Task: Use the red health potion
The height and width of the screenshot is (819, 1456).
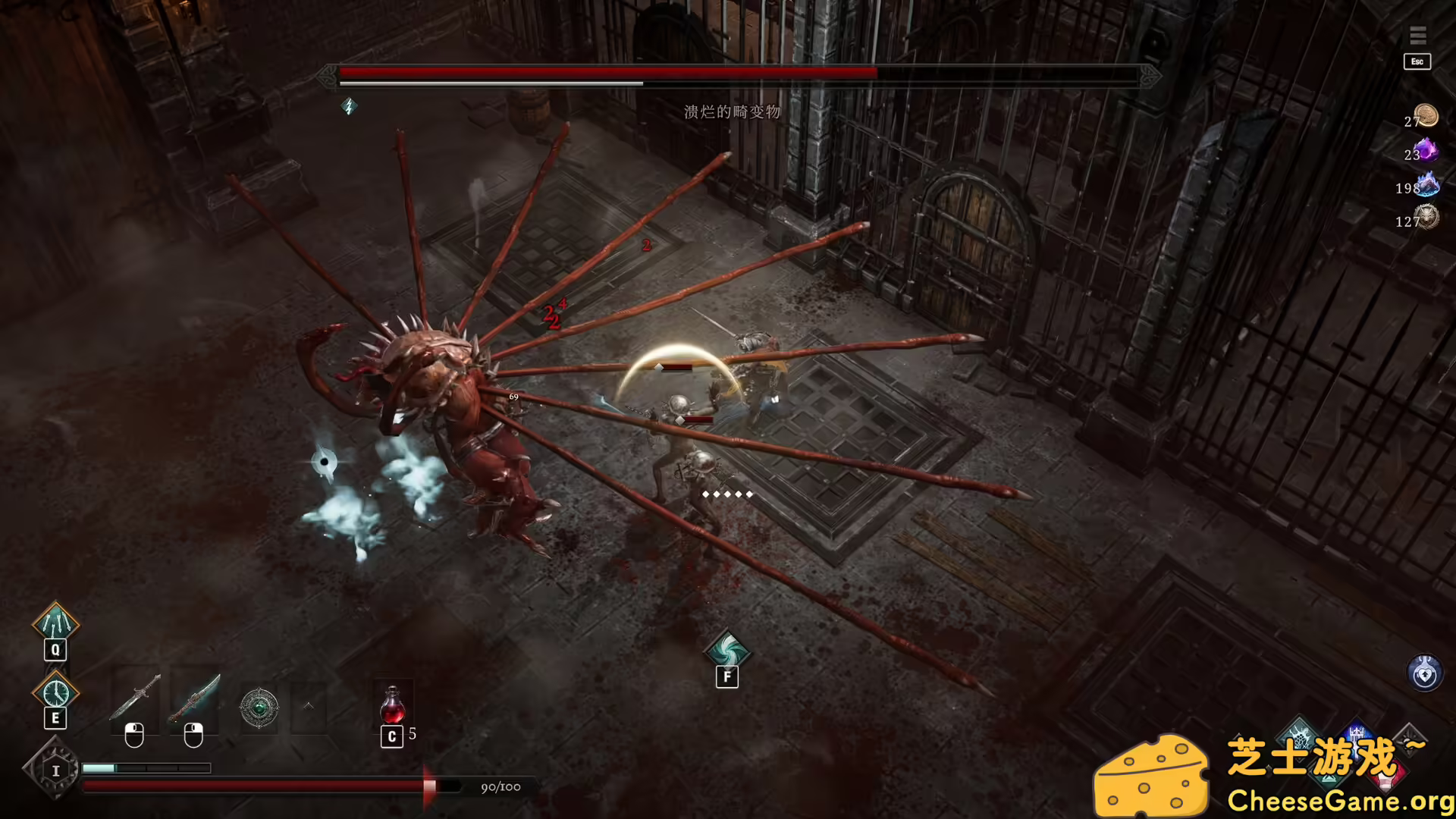Action: [x=393, y=705]
